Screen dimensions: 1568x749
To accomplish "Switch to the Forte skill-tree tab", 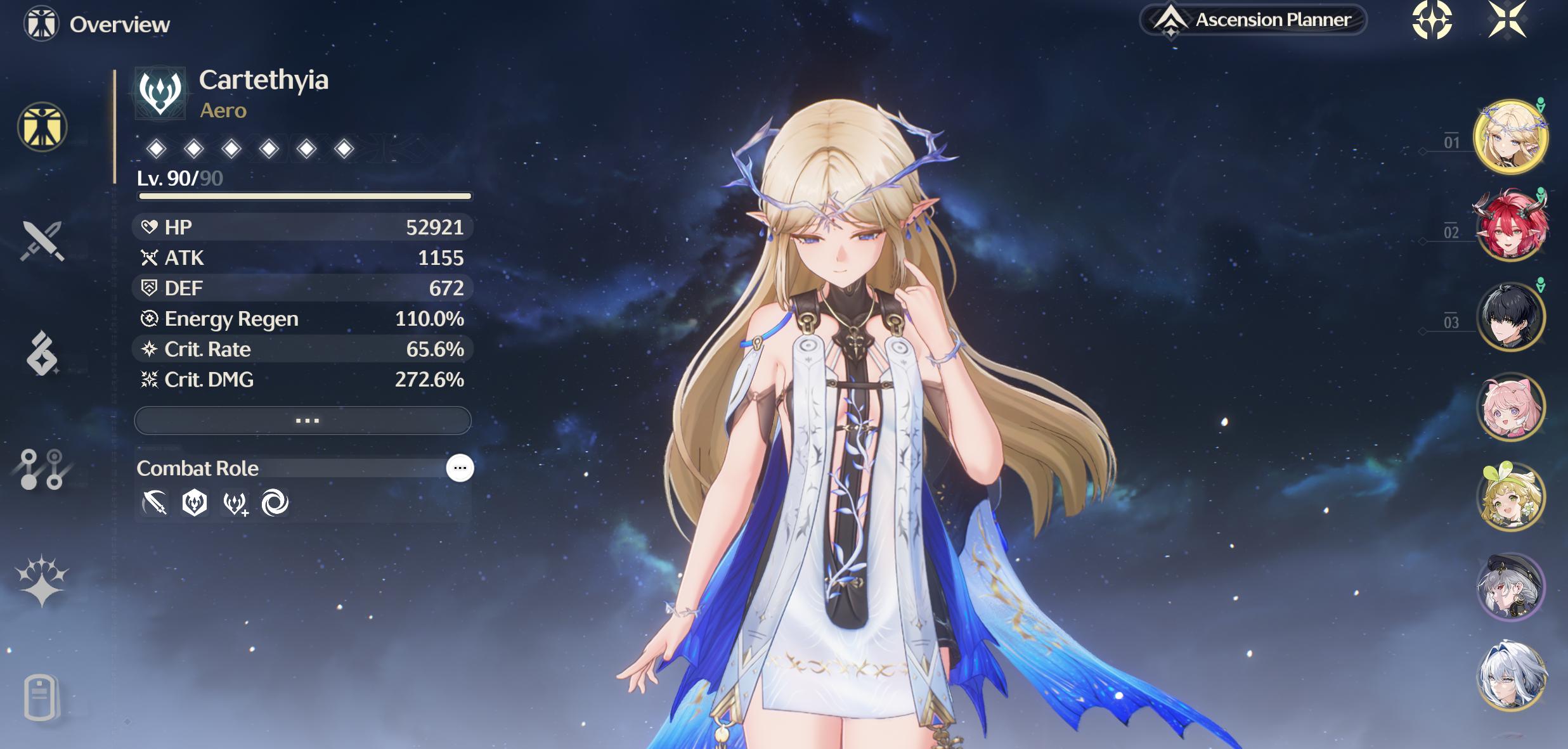I will coord(42,469).
